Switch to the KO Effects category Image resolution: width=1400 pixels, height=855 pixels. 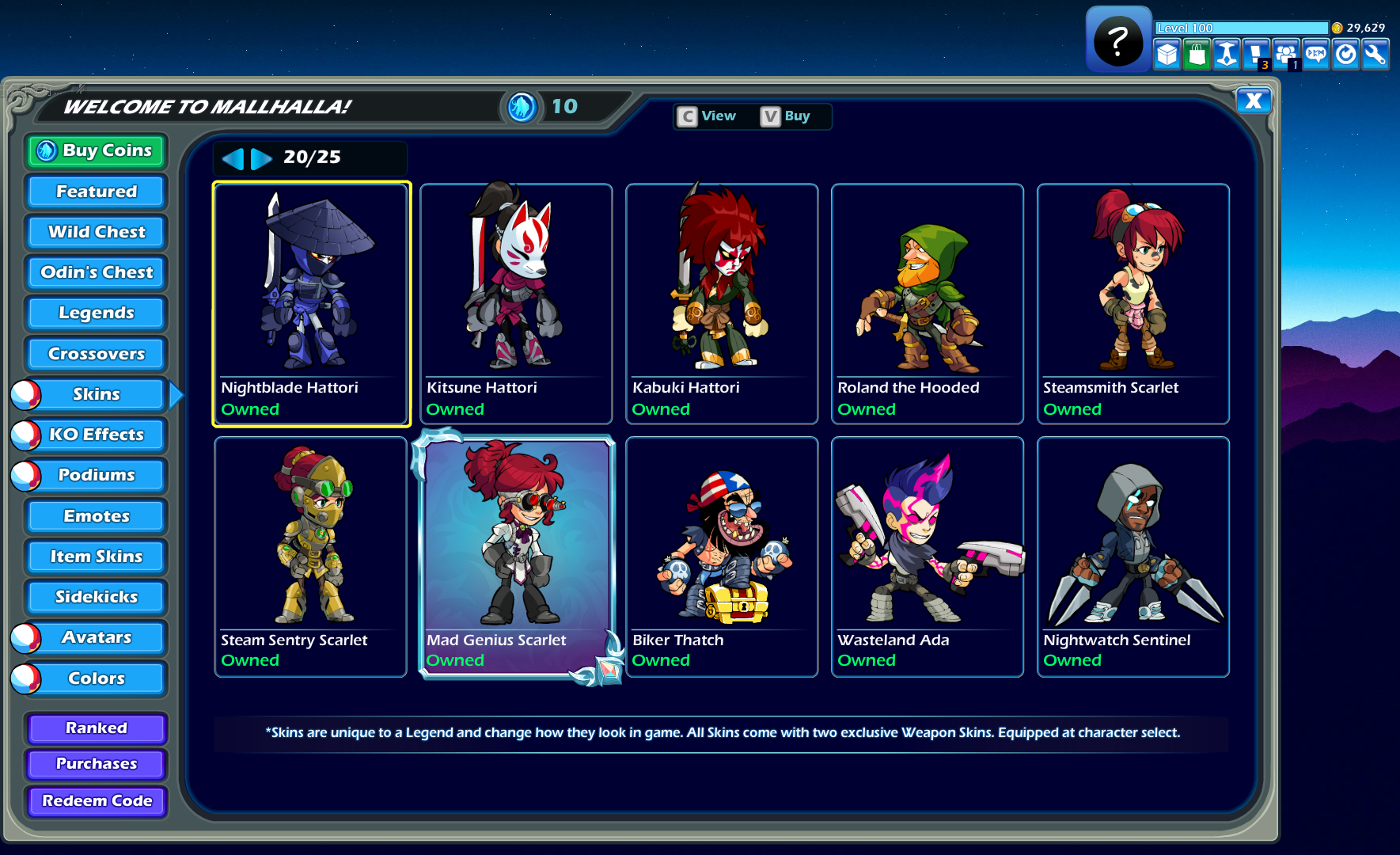pyautogui.click(x=95, y=435)
